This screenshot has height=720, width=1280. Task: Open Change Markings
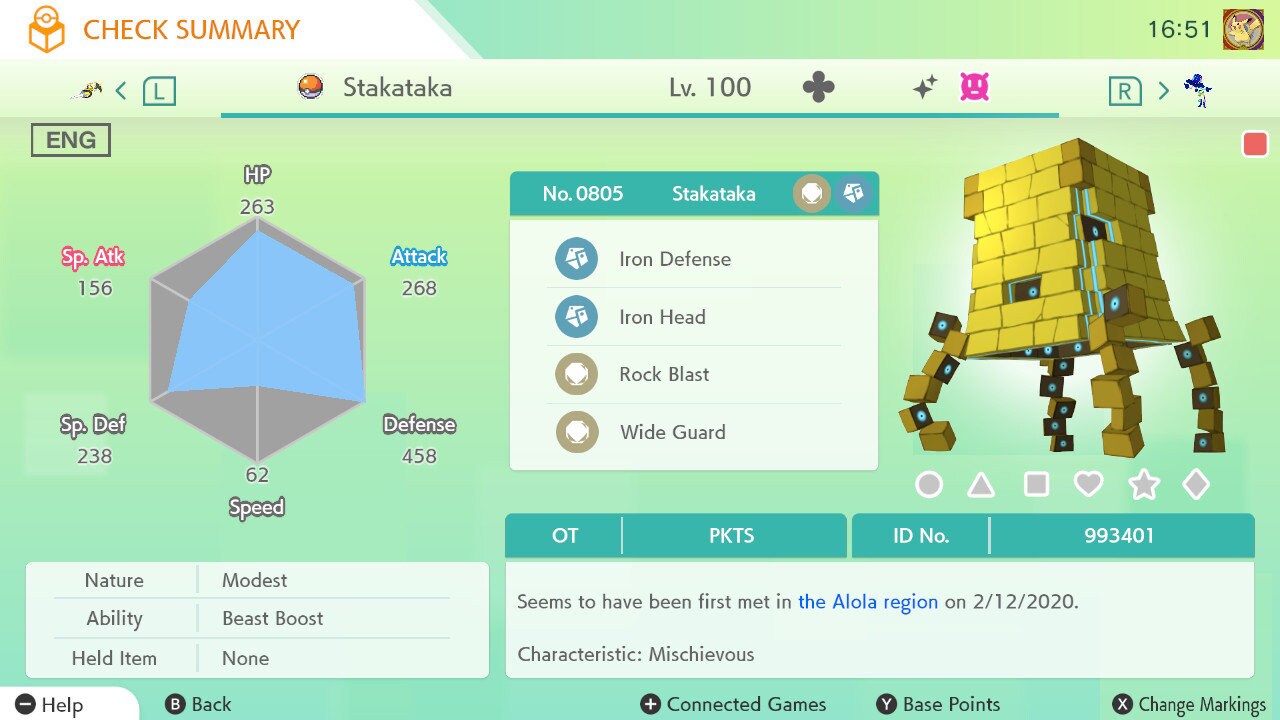[1190, 705]
